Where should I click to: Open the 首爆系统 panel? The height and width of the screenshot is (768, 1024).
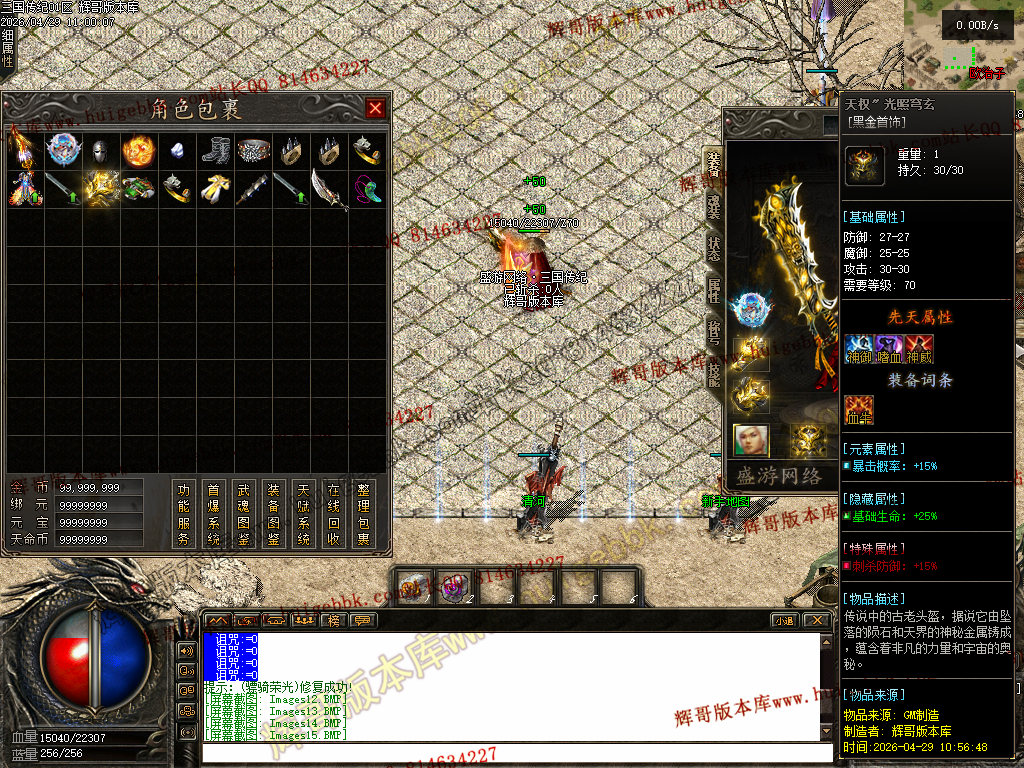(213, 514)
